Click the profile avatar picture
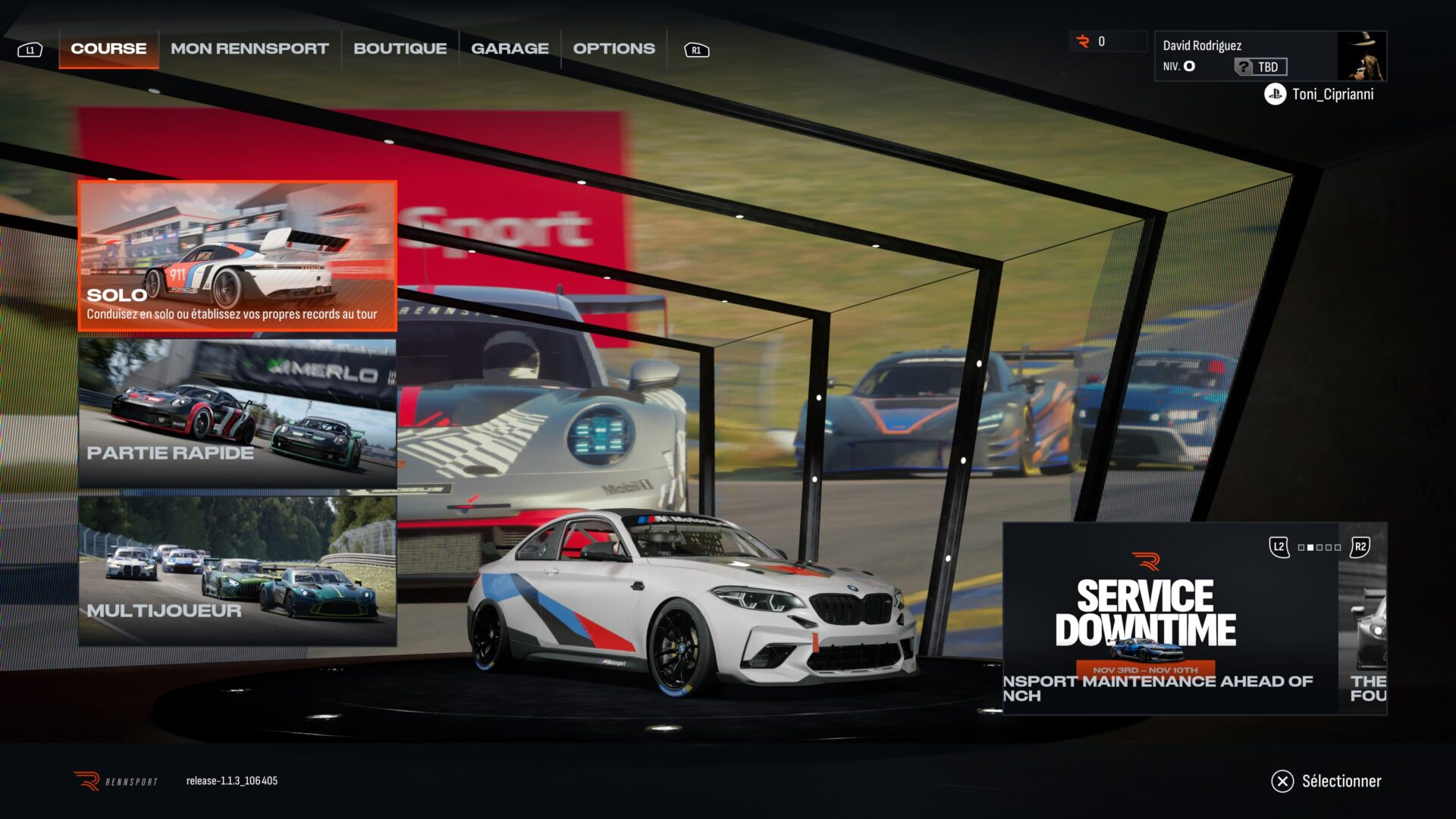This screenshot has width=1456, height=819. pyautogui.click(x=1361, y=55)
